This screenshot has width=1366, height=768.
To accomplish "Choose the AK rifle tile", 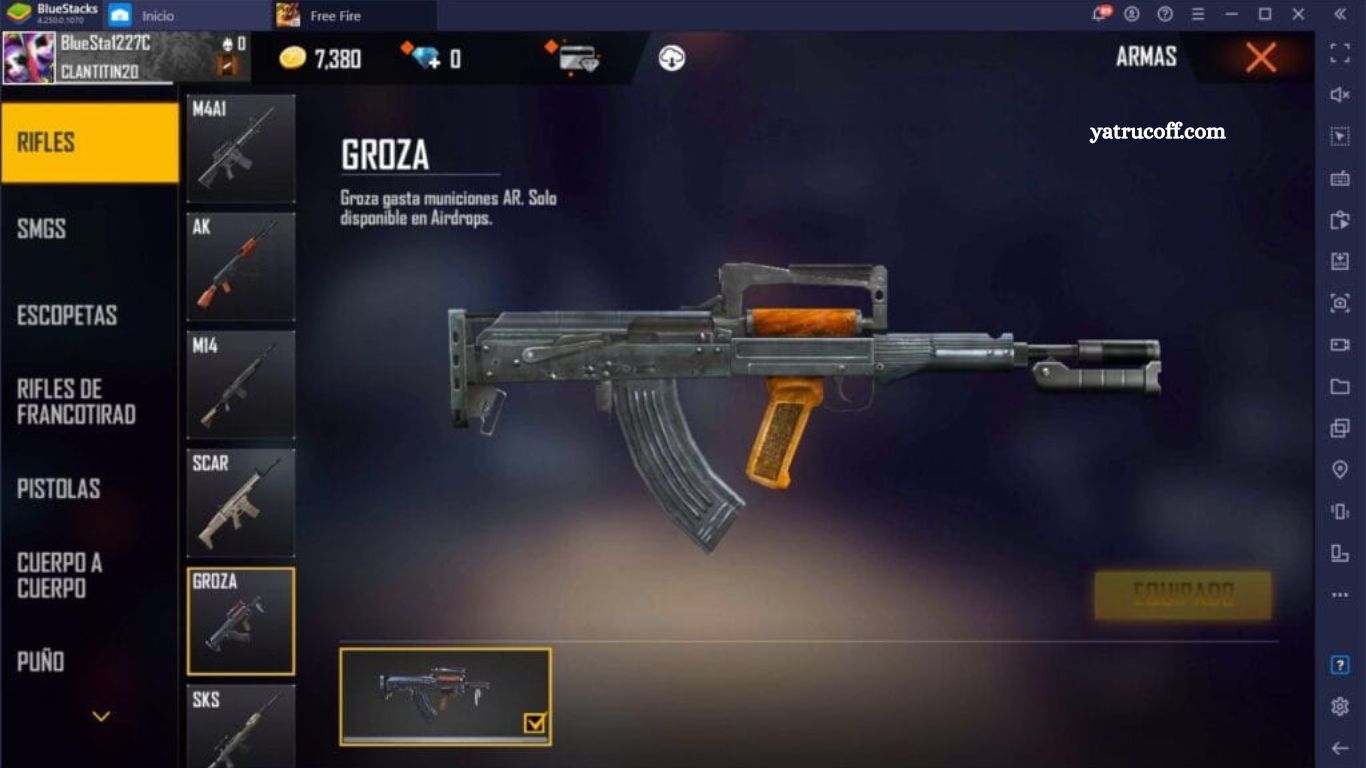I will coord(241,266).
